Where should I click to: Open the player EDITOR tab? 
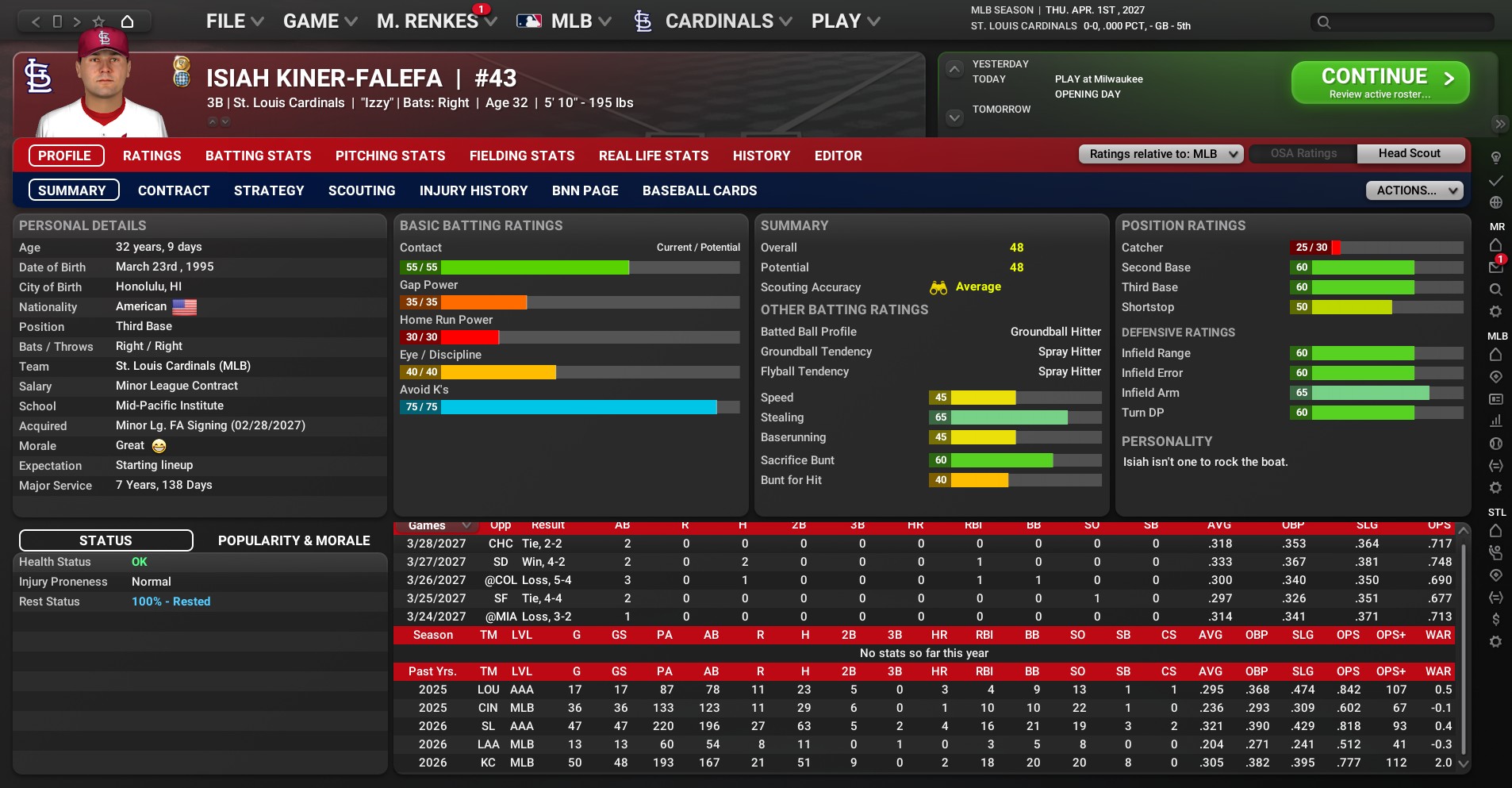838,156
